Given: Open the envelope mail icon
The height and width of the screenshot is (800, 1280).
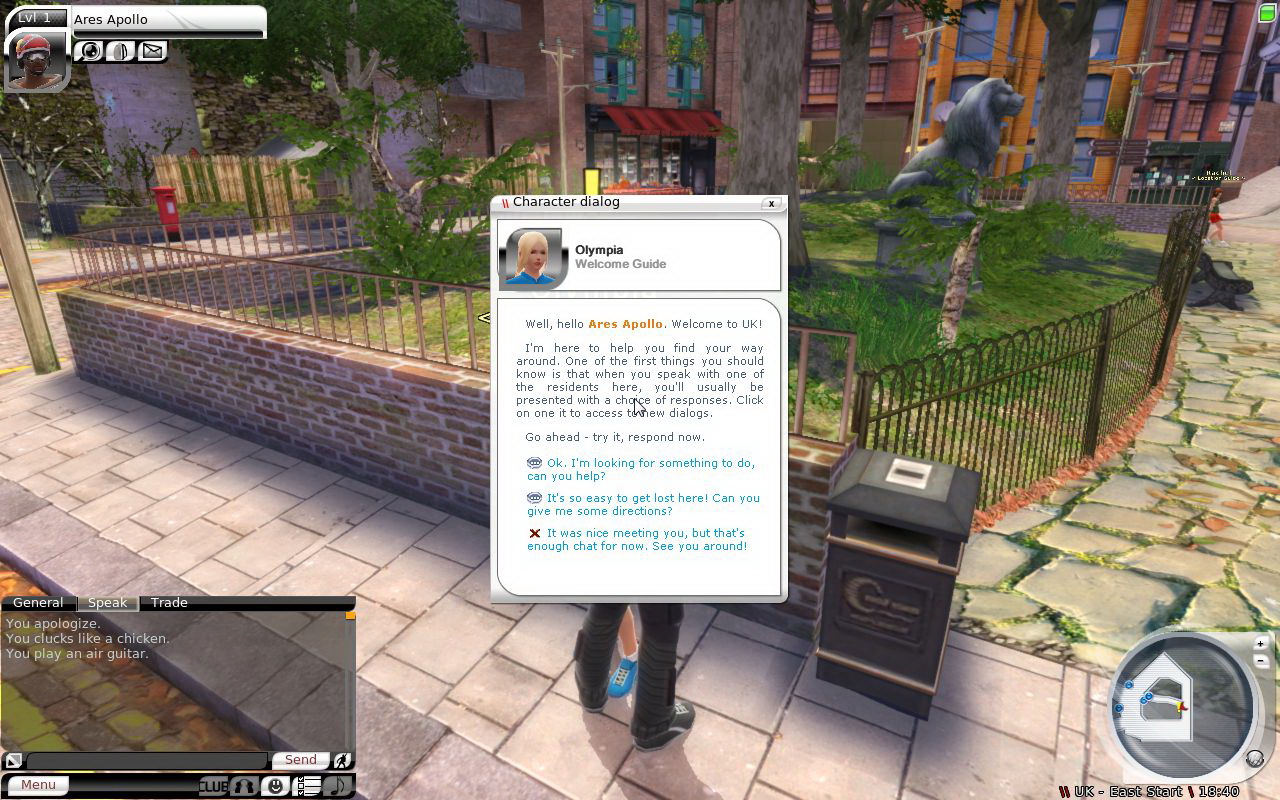Looking at the screenshot, I should (152, 50).
